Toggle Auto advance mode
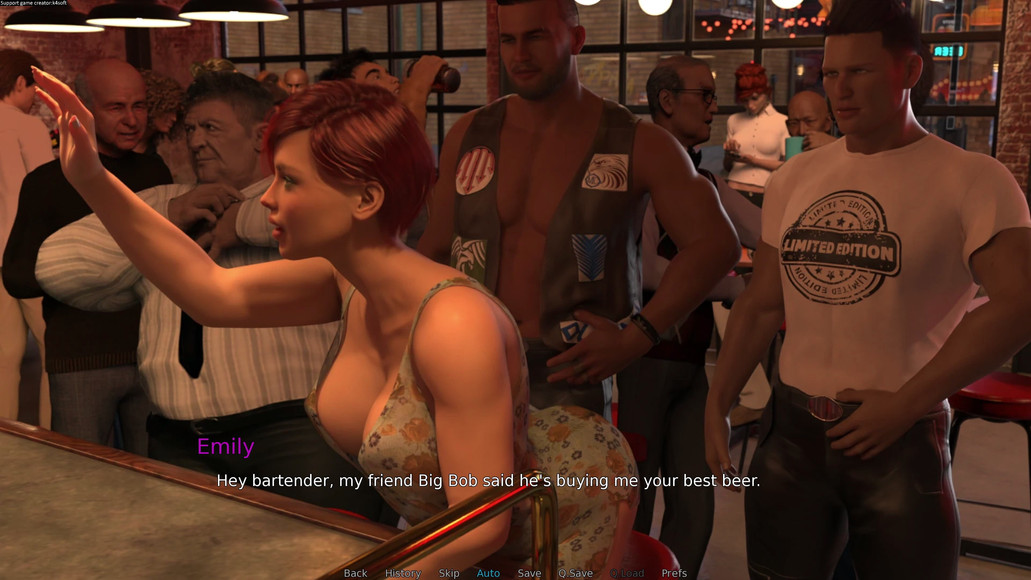Screen dimensions: 1031x580 [x=488, y=573]
